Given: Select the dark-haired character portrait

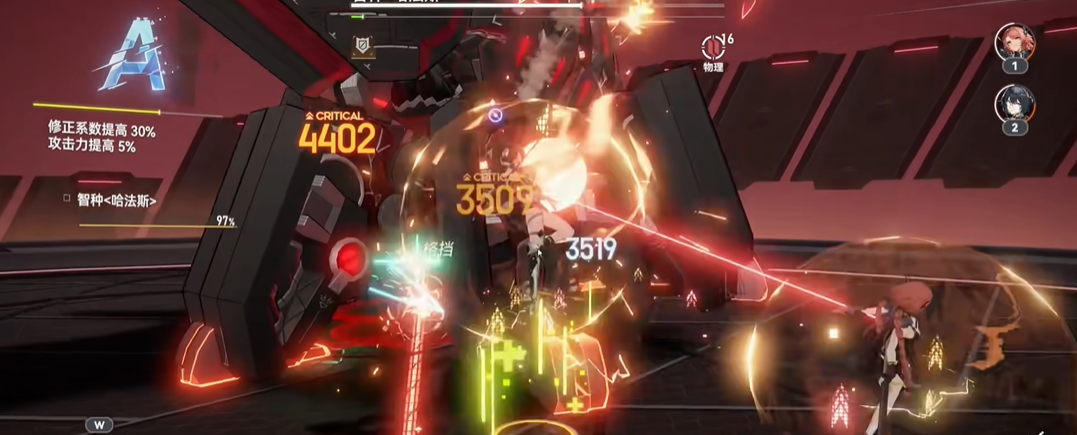Looking at the screenshot, I should point(1014,103).
